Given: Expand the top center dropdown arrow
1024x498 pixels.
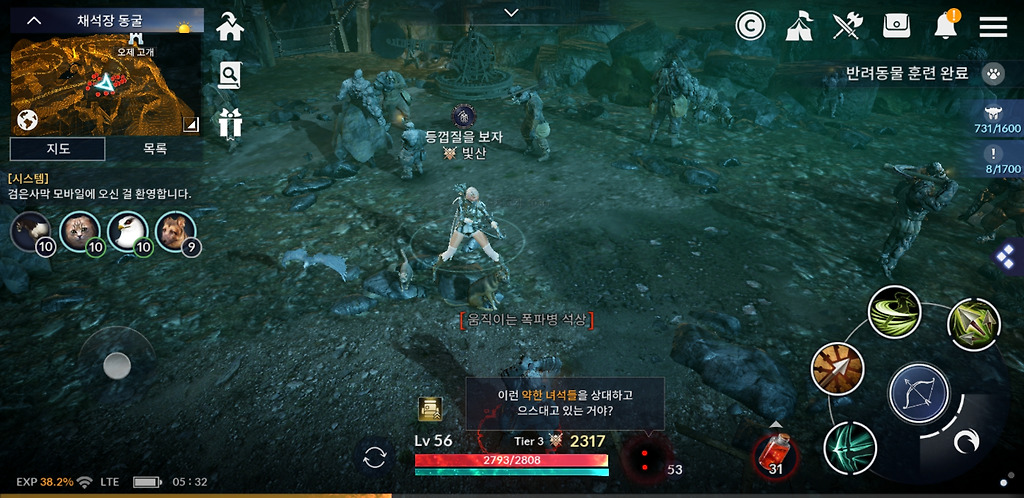Looking at the screenshot, I should [x=512, y=13].
